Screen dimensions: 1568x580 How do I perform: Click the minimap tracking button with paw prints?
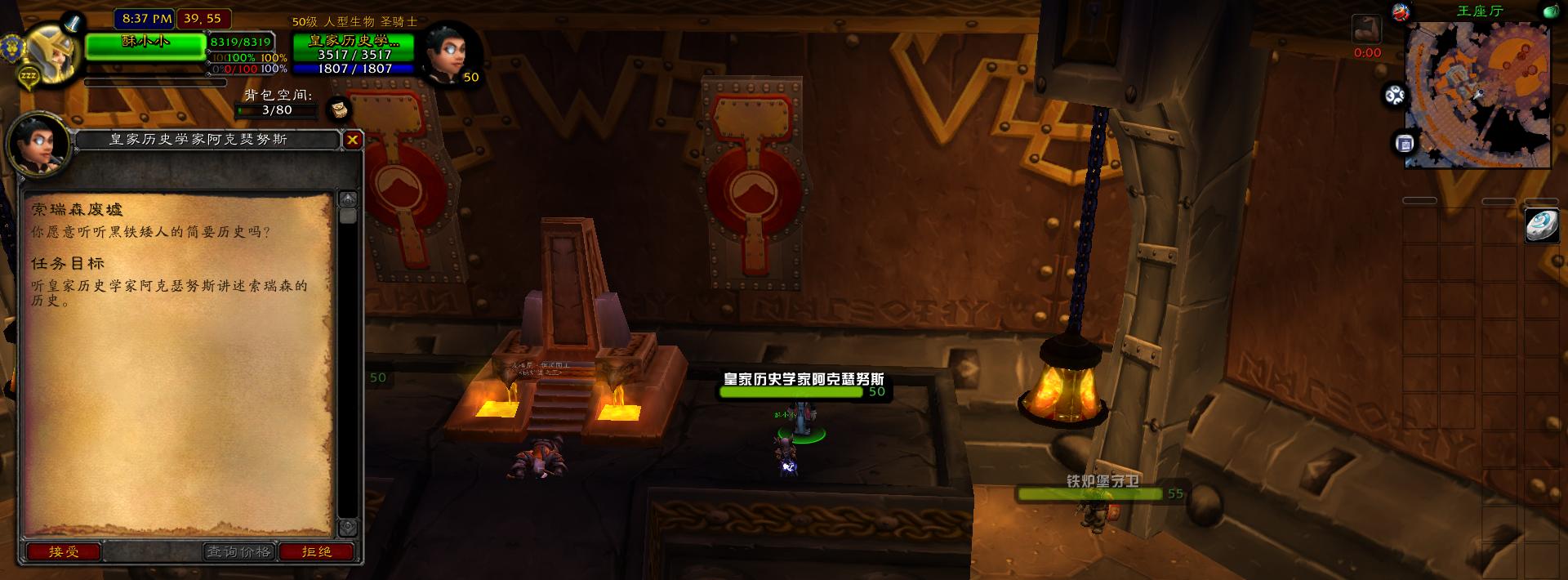tap(1395, 96)
